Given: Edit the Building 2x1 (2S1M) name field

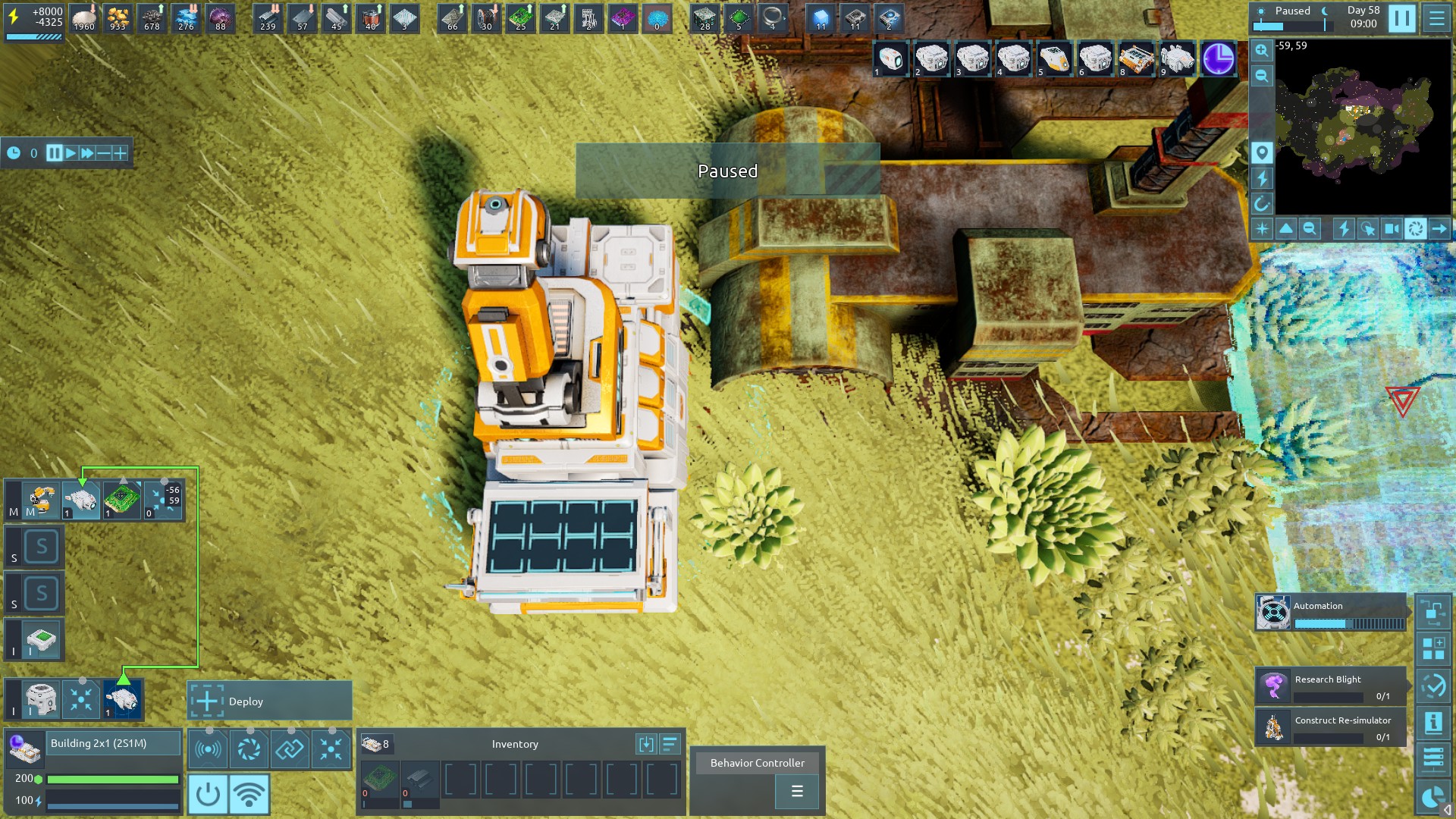Looking at the screenshot, I should click(114, 743).
